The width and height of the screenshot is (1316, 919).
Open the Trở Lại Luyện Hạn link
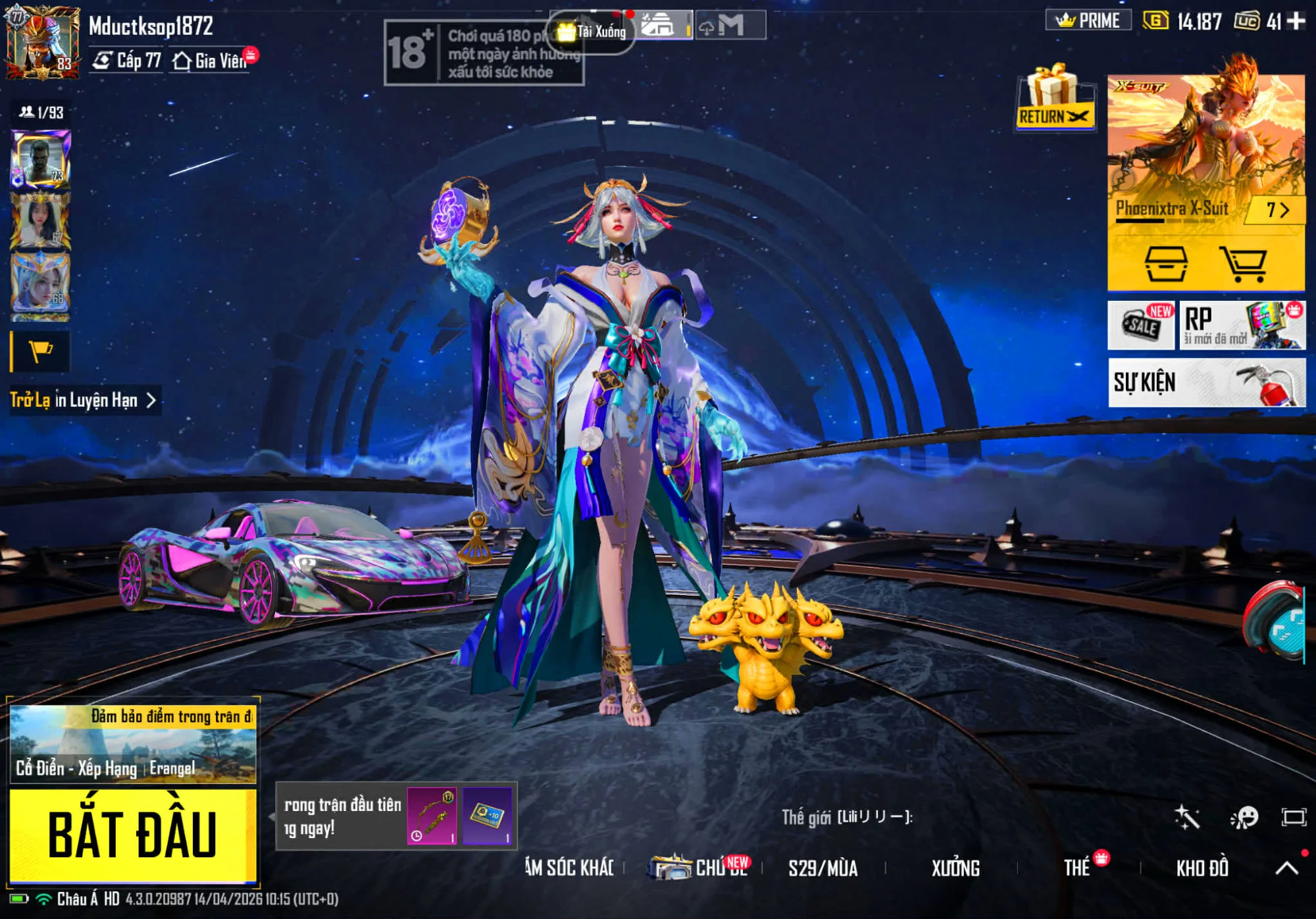84,400
